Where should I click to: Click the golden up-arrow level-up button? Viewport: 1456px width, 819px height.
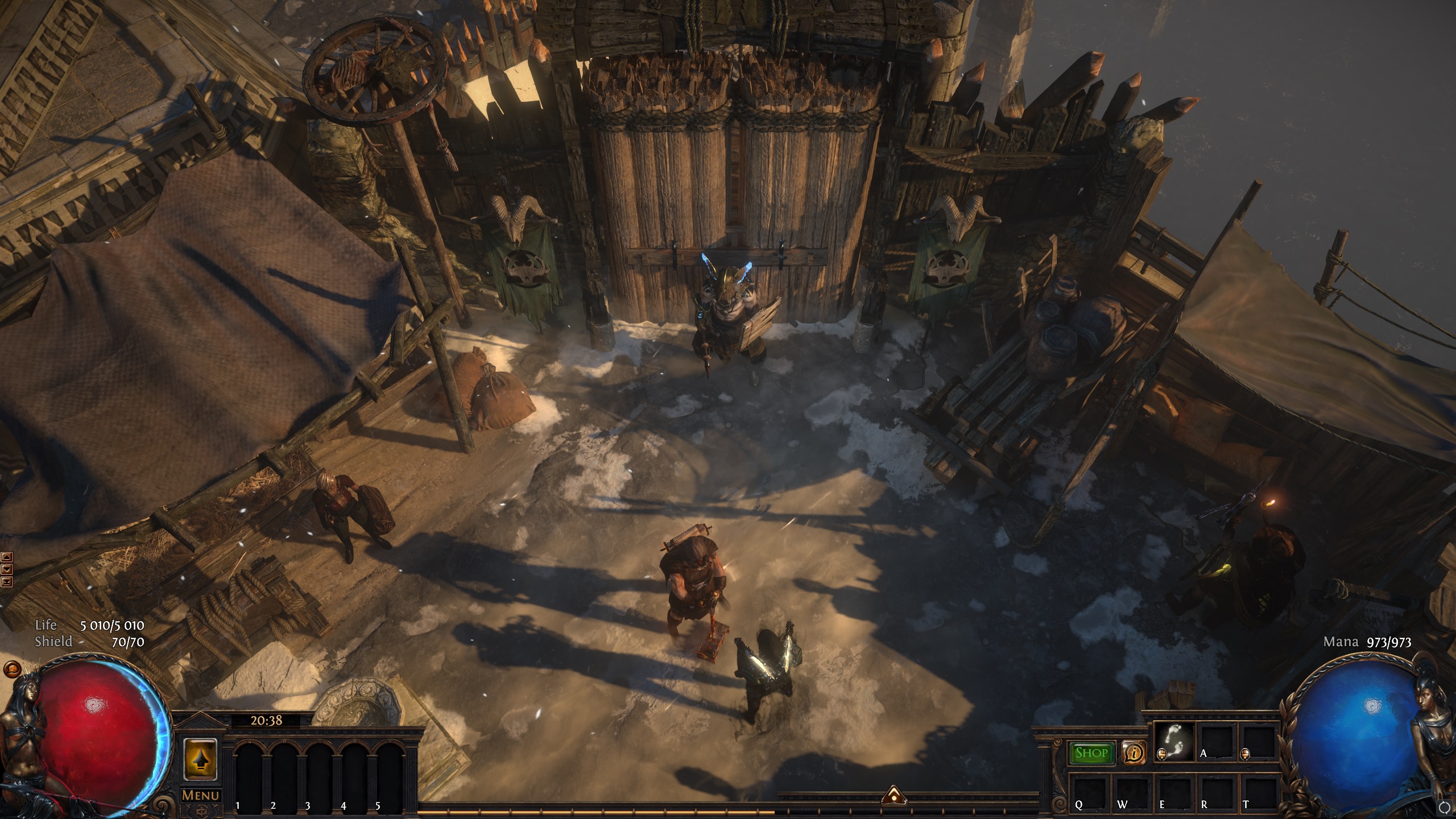pyautogui.click(x=200, y=759)
